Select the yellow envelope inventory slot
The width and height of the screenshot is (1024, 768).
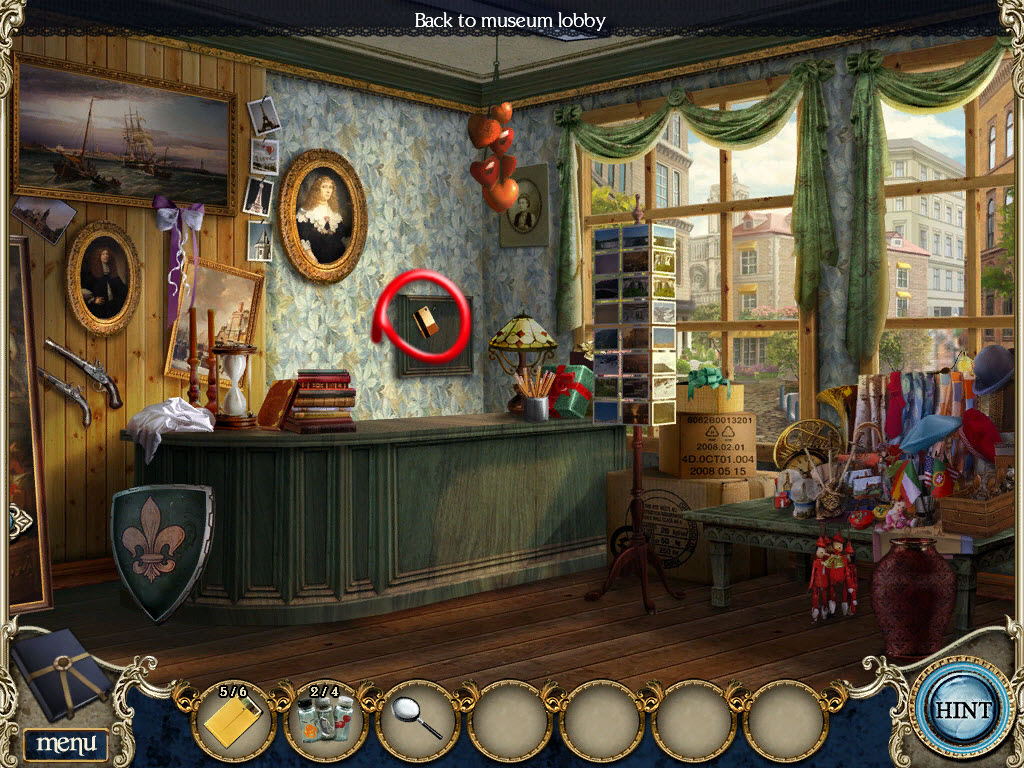tap(232, 720)
